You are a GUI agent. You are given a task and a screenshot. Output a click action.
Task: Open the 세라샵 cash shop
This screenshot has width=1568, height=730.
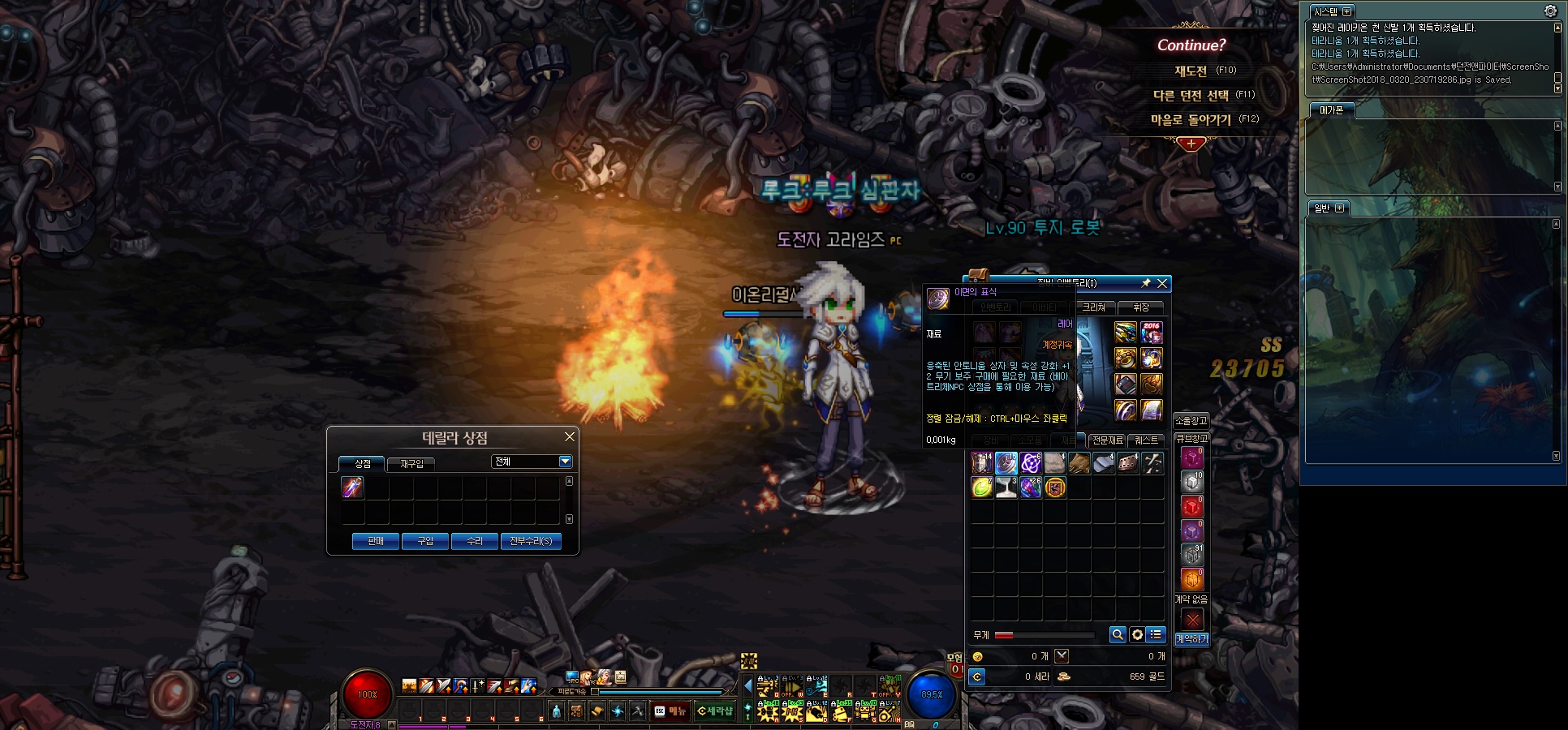(715, 711)
